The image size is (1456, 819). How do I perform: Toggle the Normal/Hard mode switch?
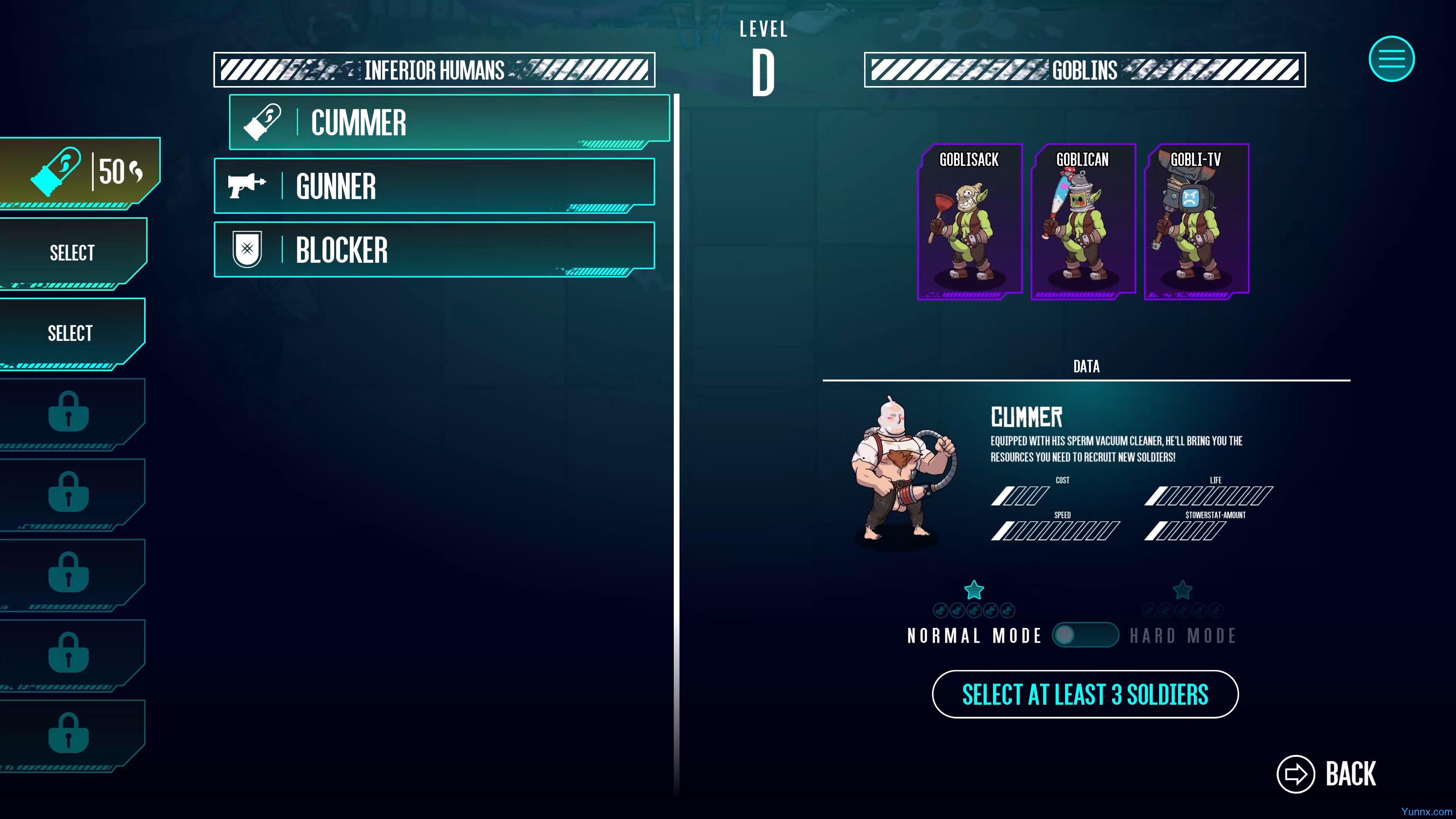1085,635
